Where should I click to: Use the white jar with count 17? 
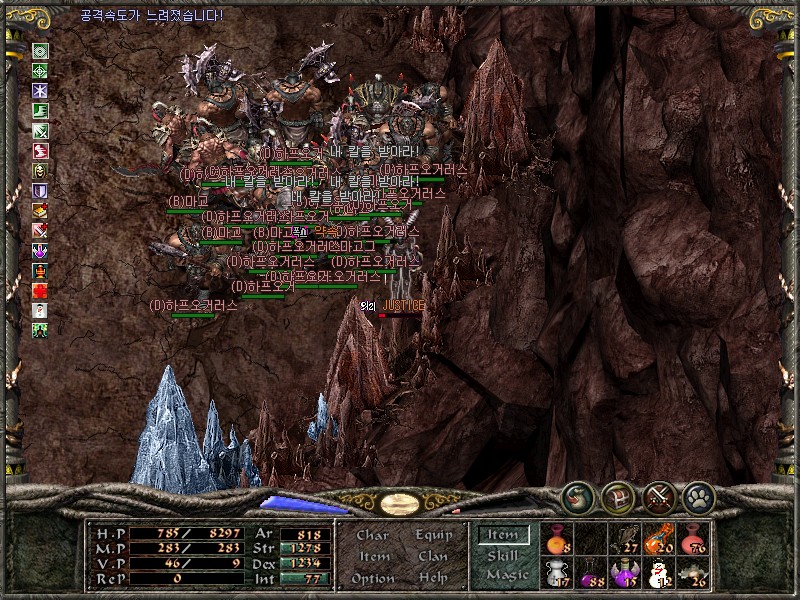coord(556,574)
